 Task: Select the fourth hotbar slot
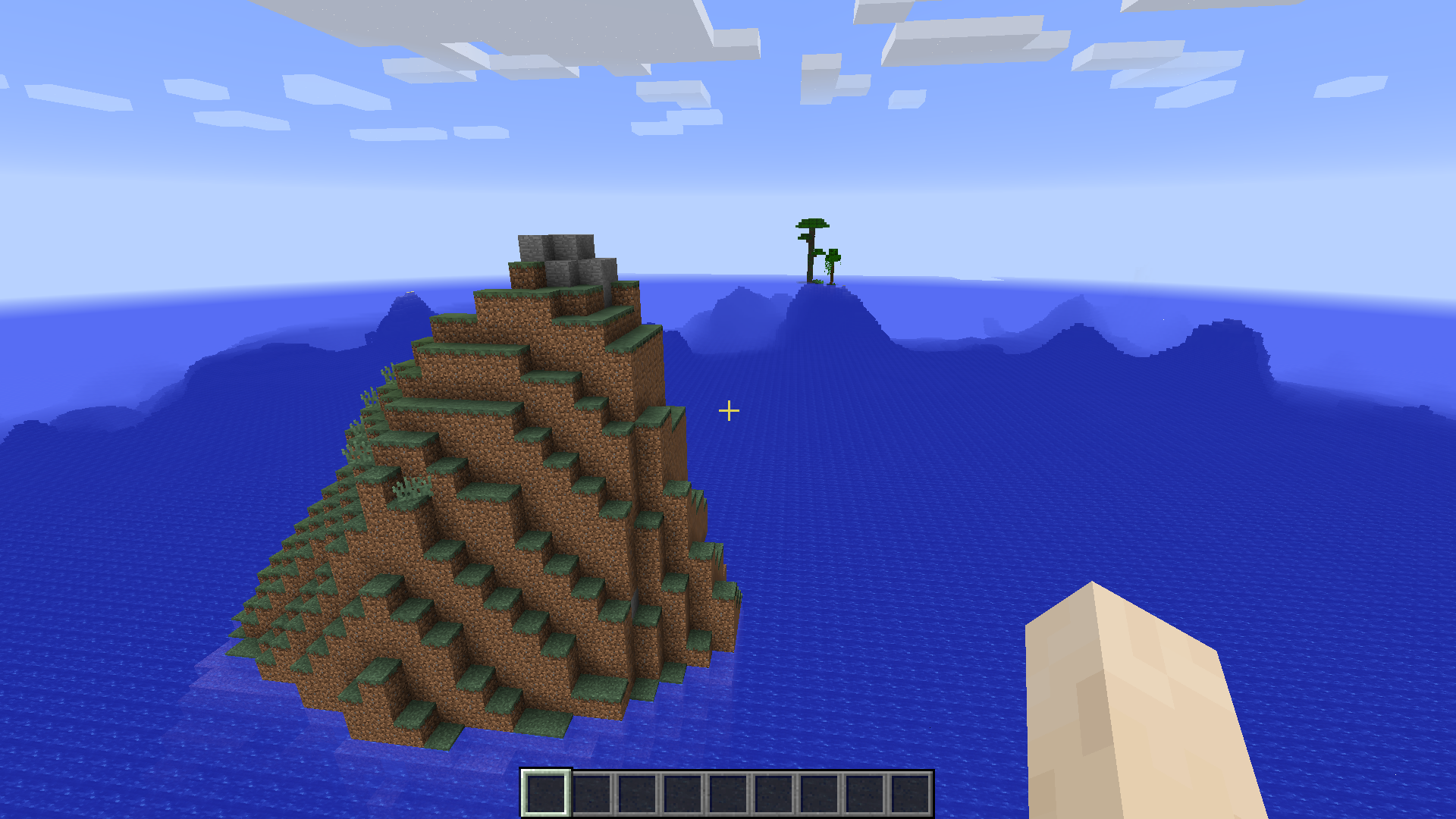[x=684, y=794]
